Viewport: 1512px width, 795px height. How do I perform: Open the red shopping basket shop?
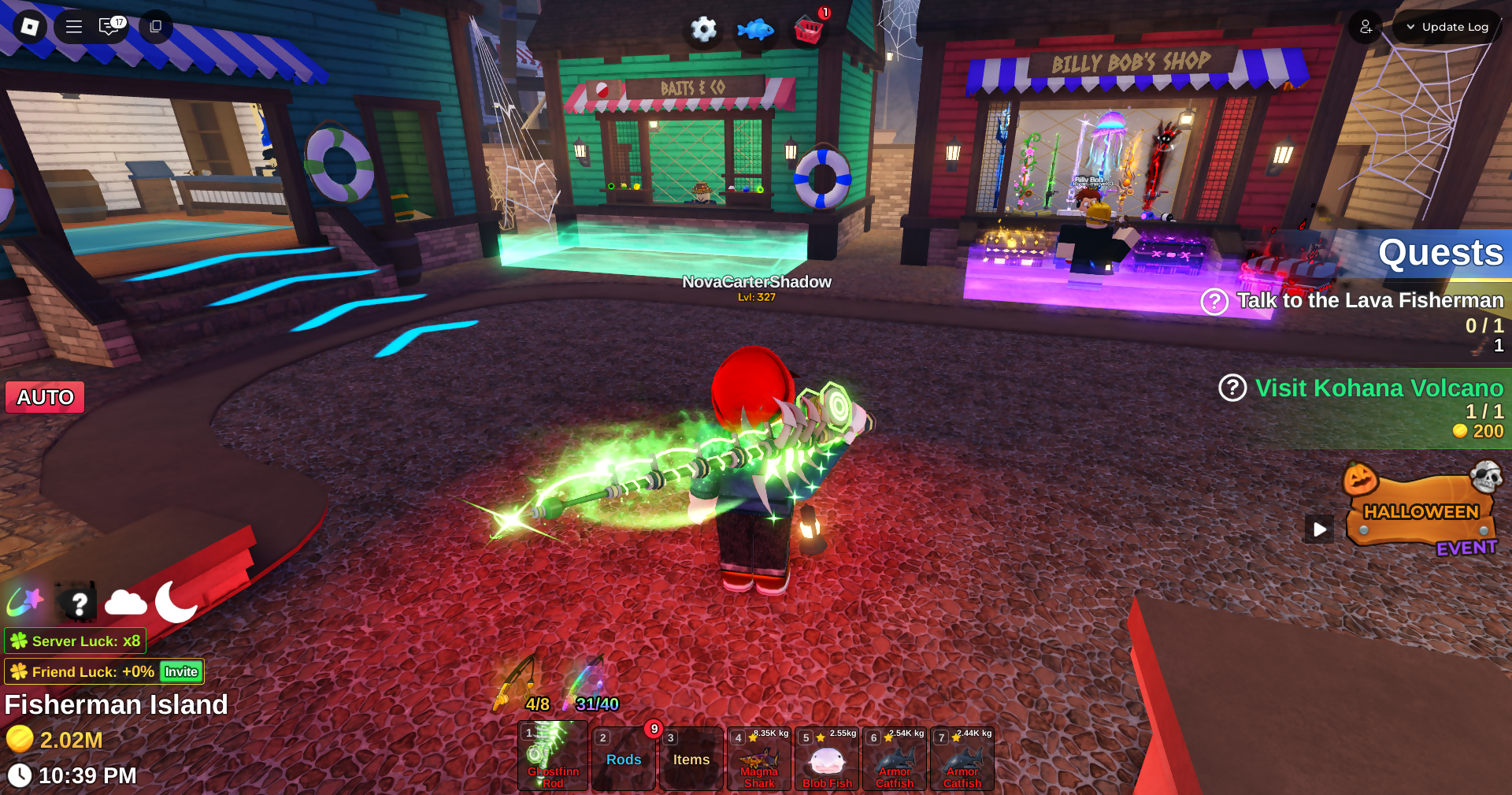click(809, 30)
